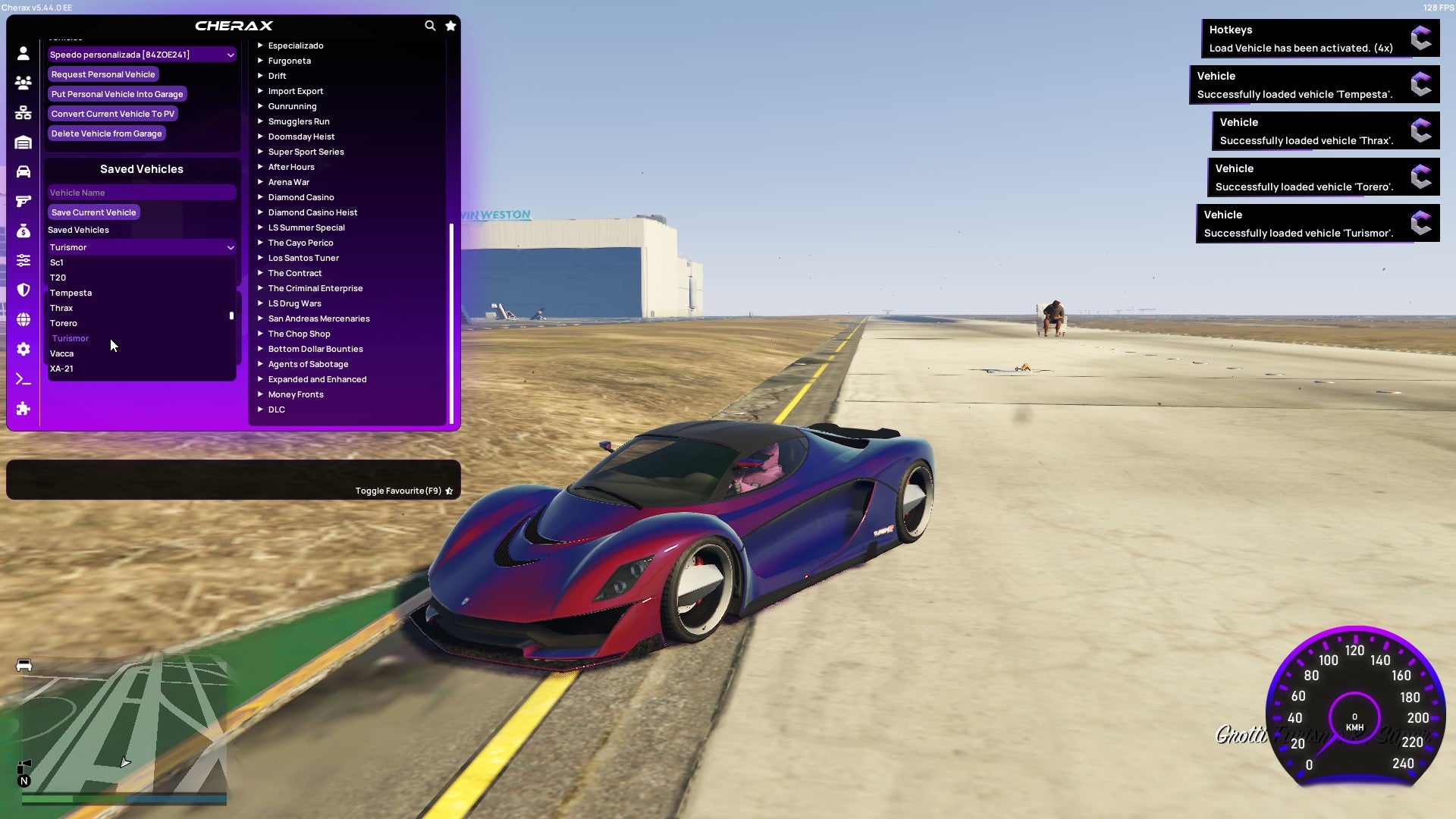Choose Los Santos Tuner from the list

click(303, 258)
